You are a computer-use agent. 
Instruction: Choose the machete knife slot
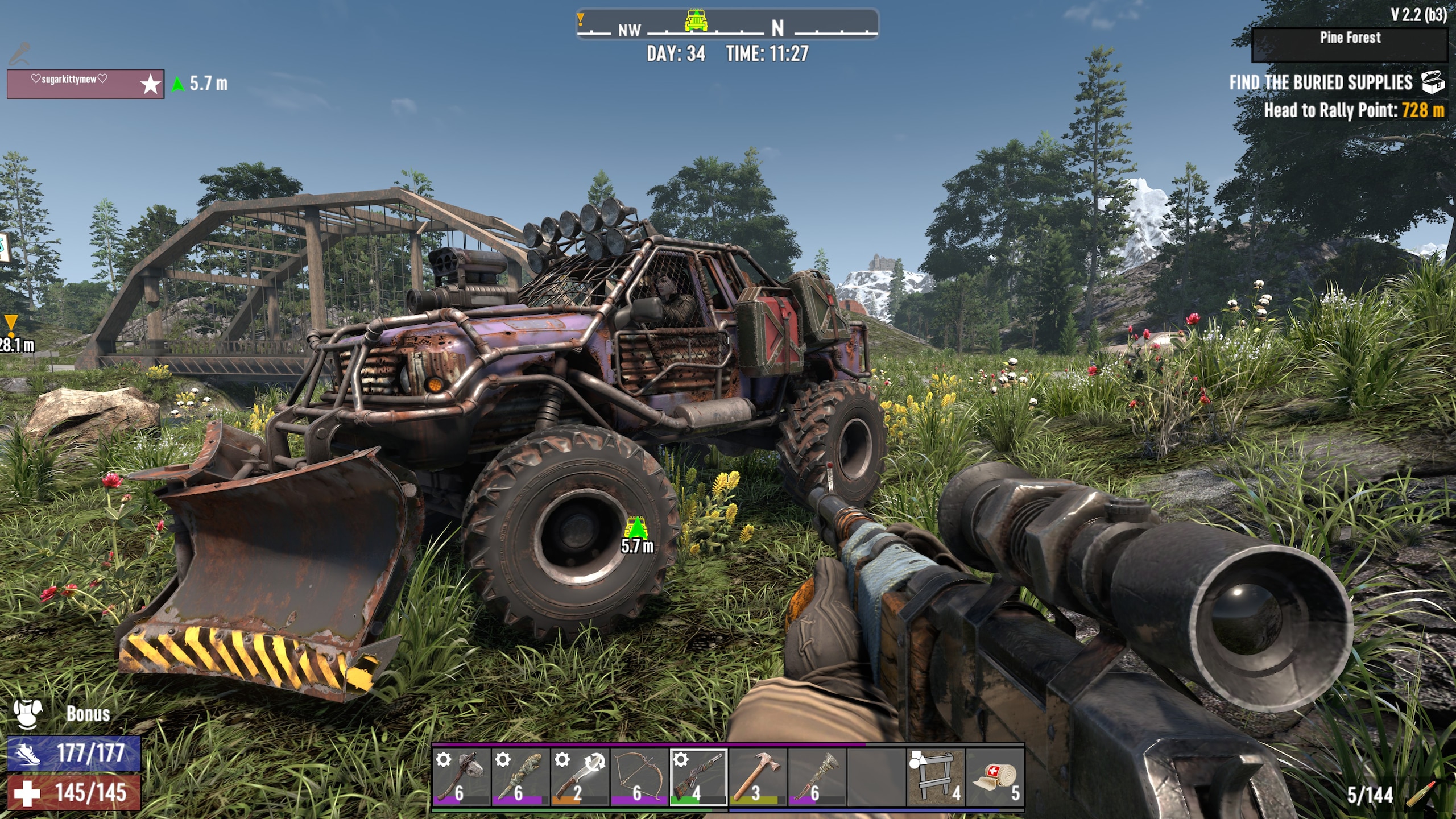(x=580, y=777)
